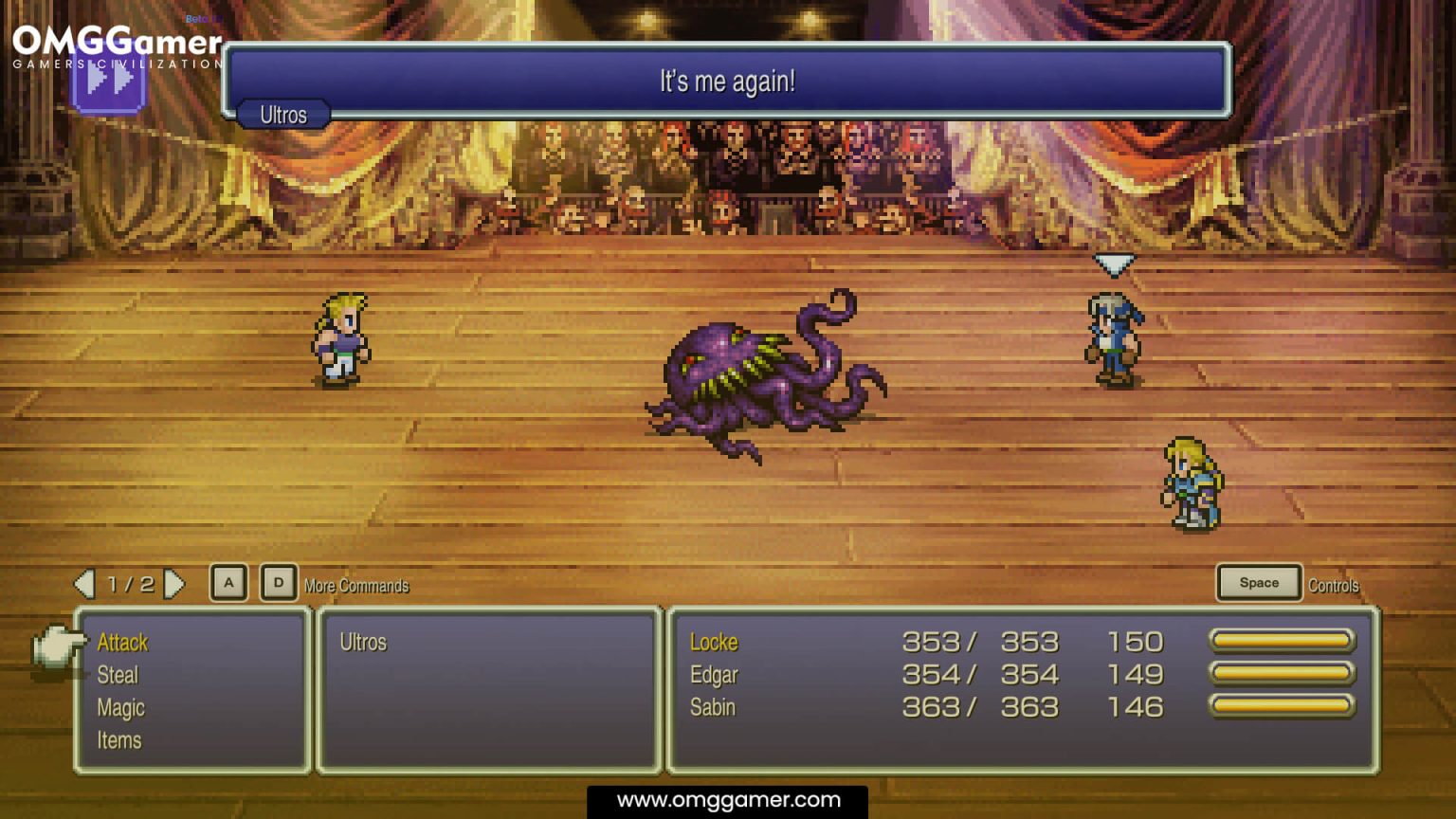The height and width of the screenshot is (819, 1456).
Task: Choose the Attack command
Action: 123,643
